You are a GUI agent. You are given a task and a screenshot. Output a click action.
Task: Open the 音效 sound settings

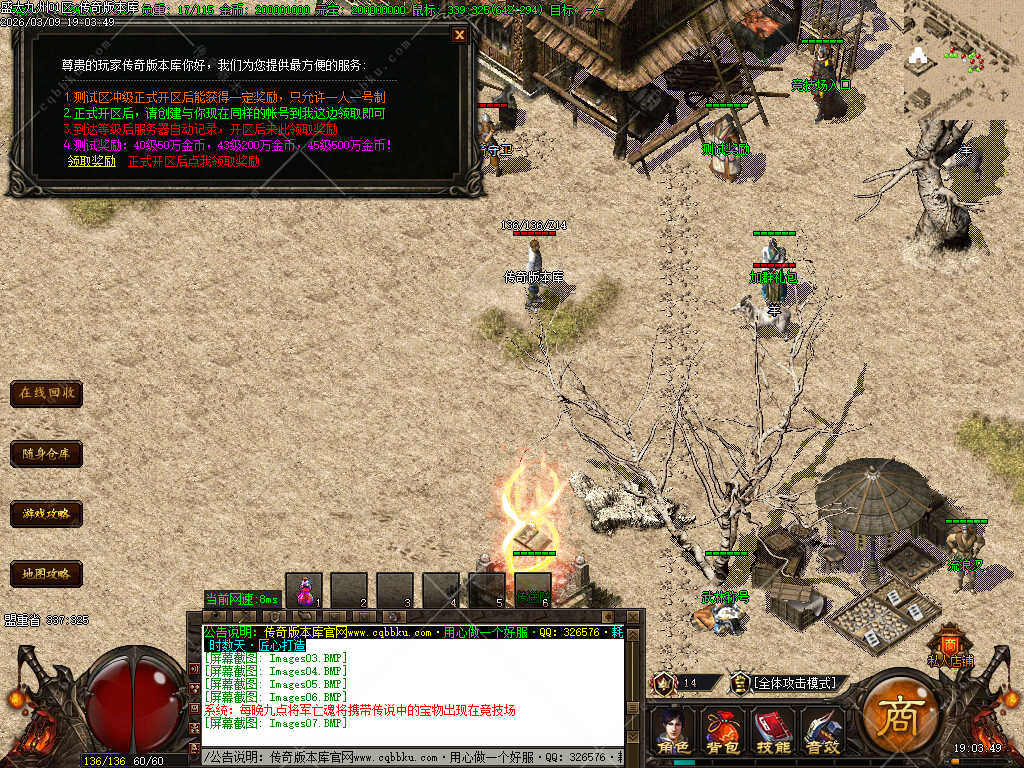822,732
